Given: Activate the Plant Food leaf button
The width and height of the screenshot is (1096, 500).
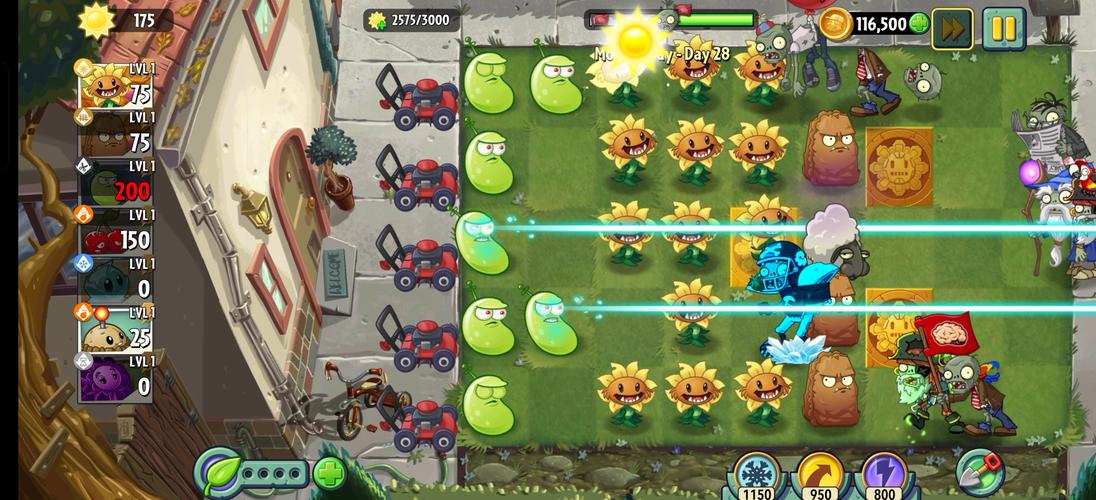Looking at the screenshot, I should tap(217, 472).
